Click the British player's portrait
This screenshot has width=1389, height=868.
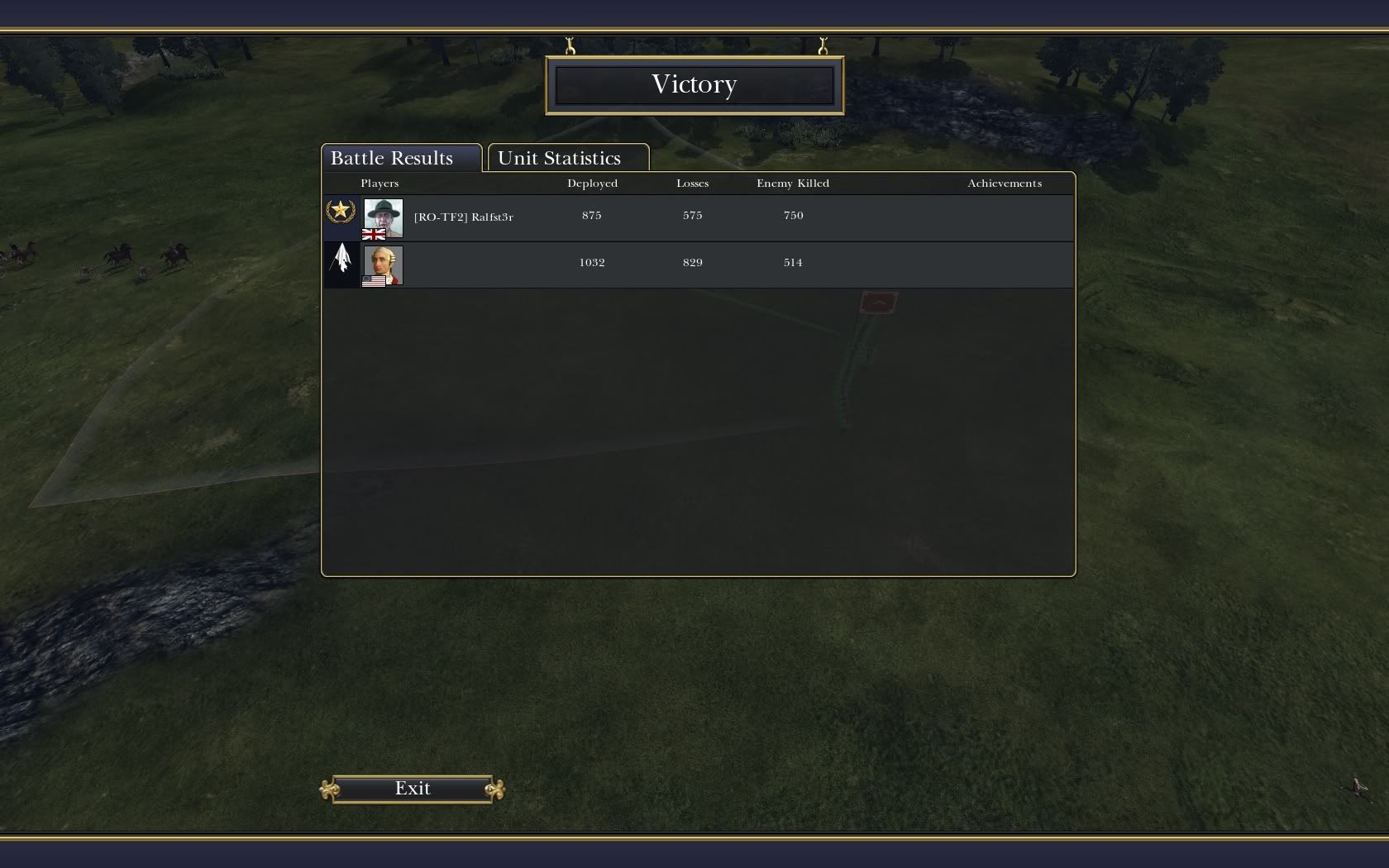(383, 217)
